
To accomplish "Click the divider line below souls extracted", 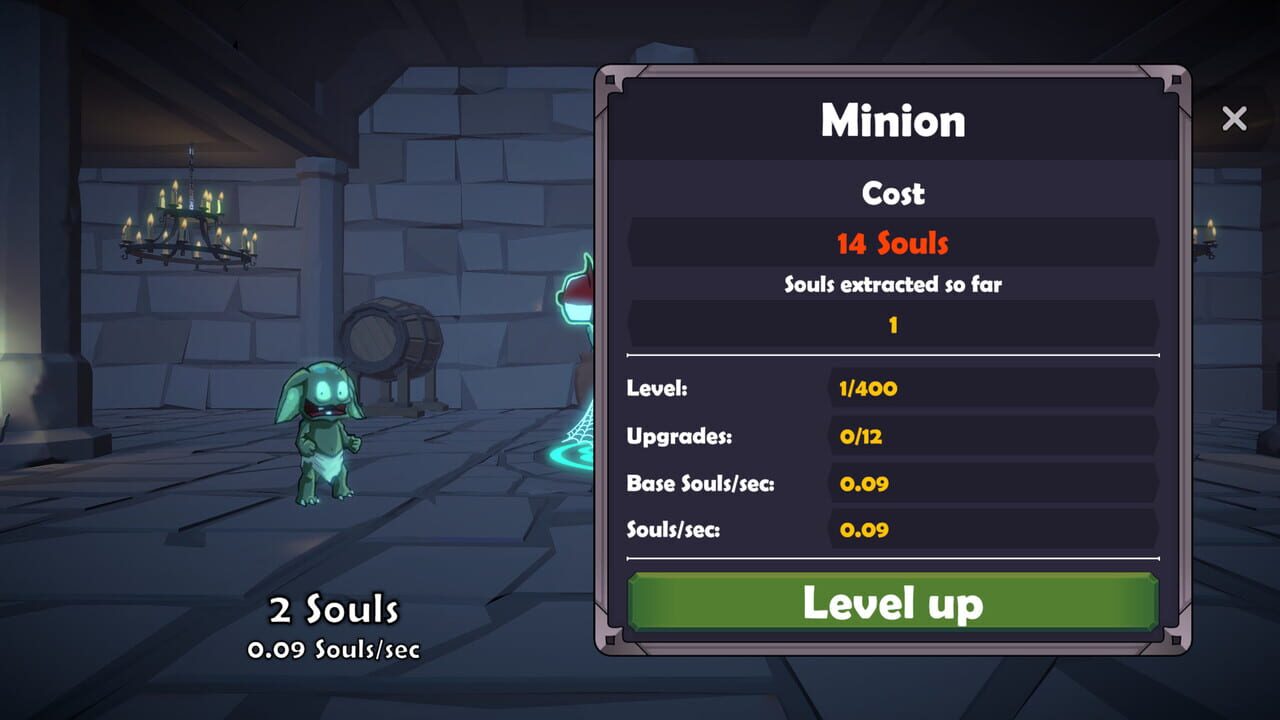I will pyautogui.click(x=893, y=355).
